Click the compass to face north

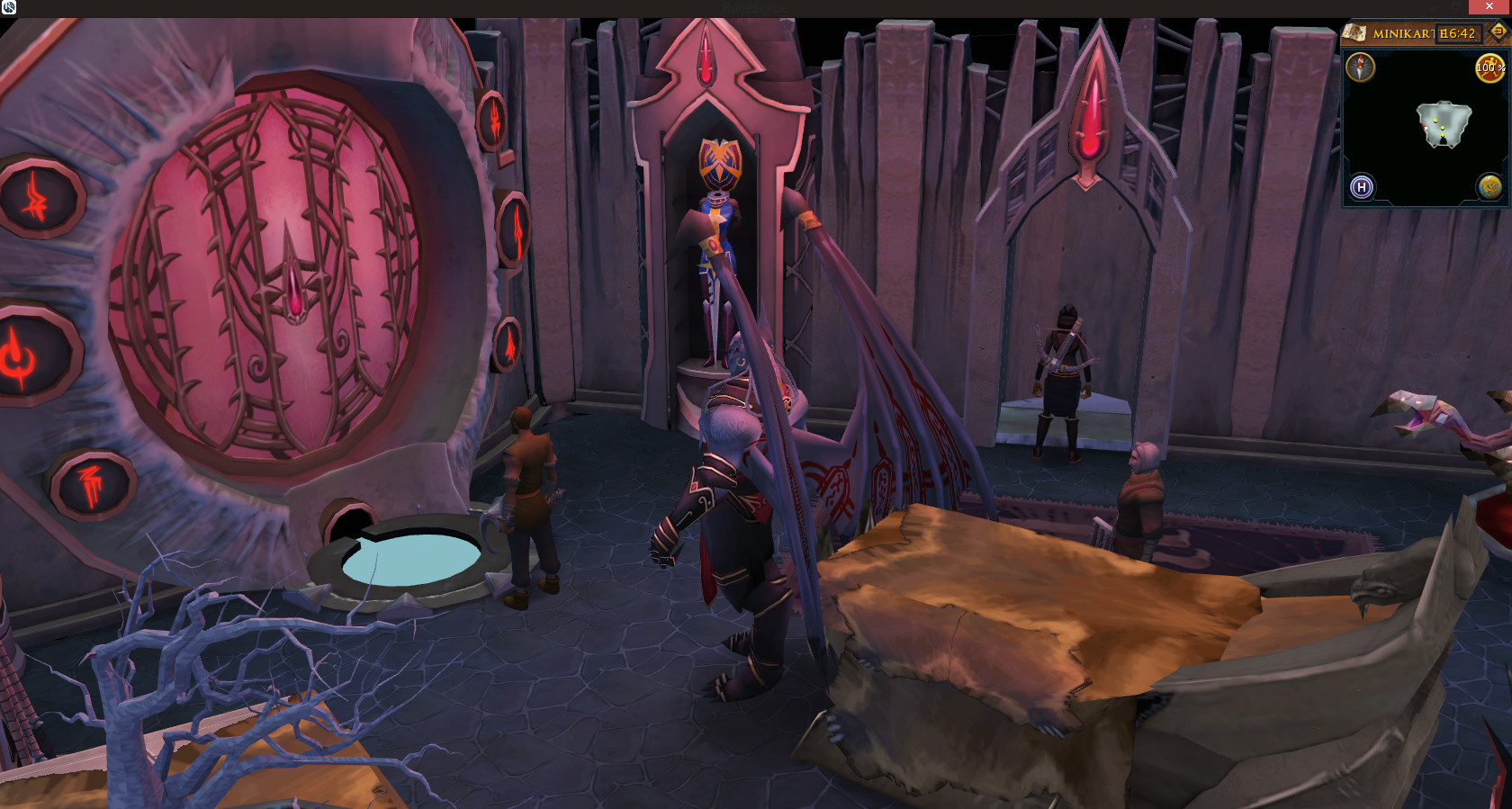click(x=1360, y=67)
